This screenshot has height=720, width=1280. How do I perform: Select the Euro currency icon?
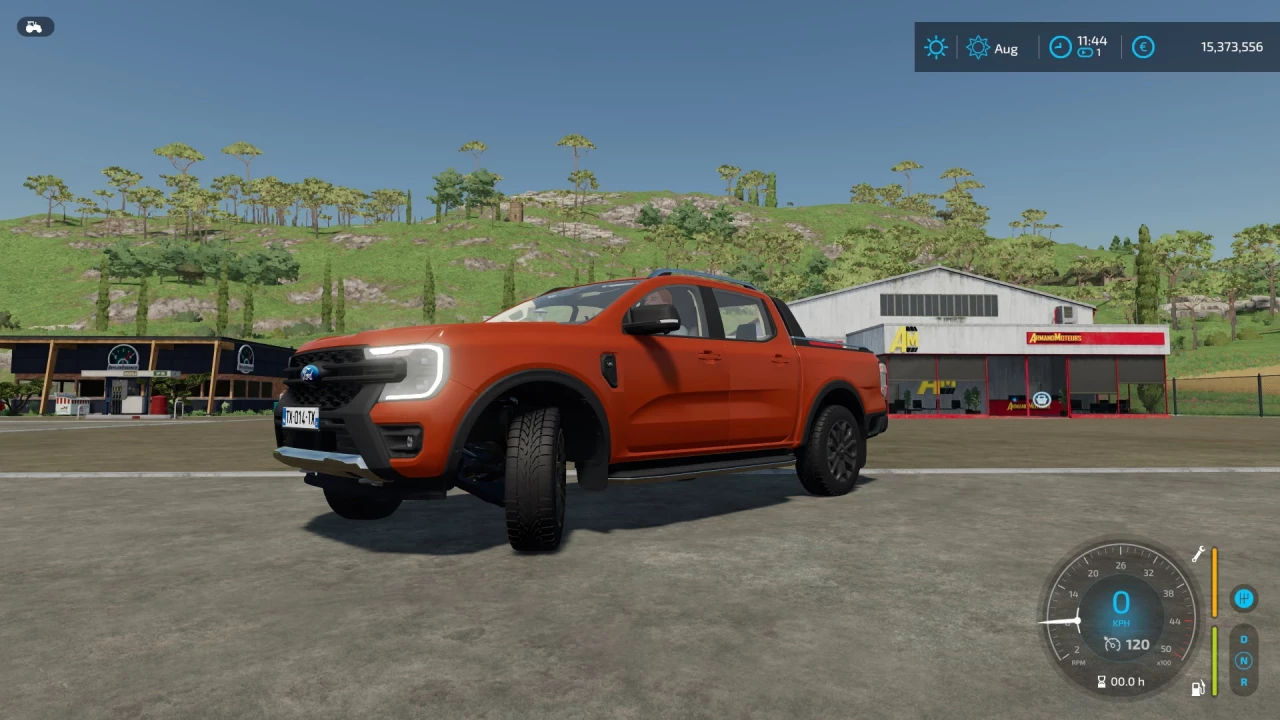[x=1143, y=47]
